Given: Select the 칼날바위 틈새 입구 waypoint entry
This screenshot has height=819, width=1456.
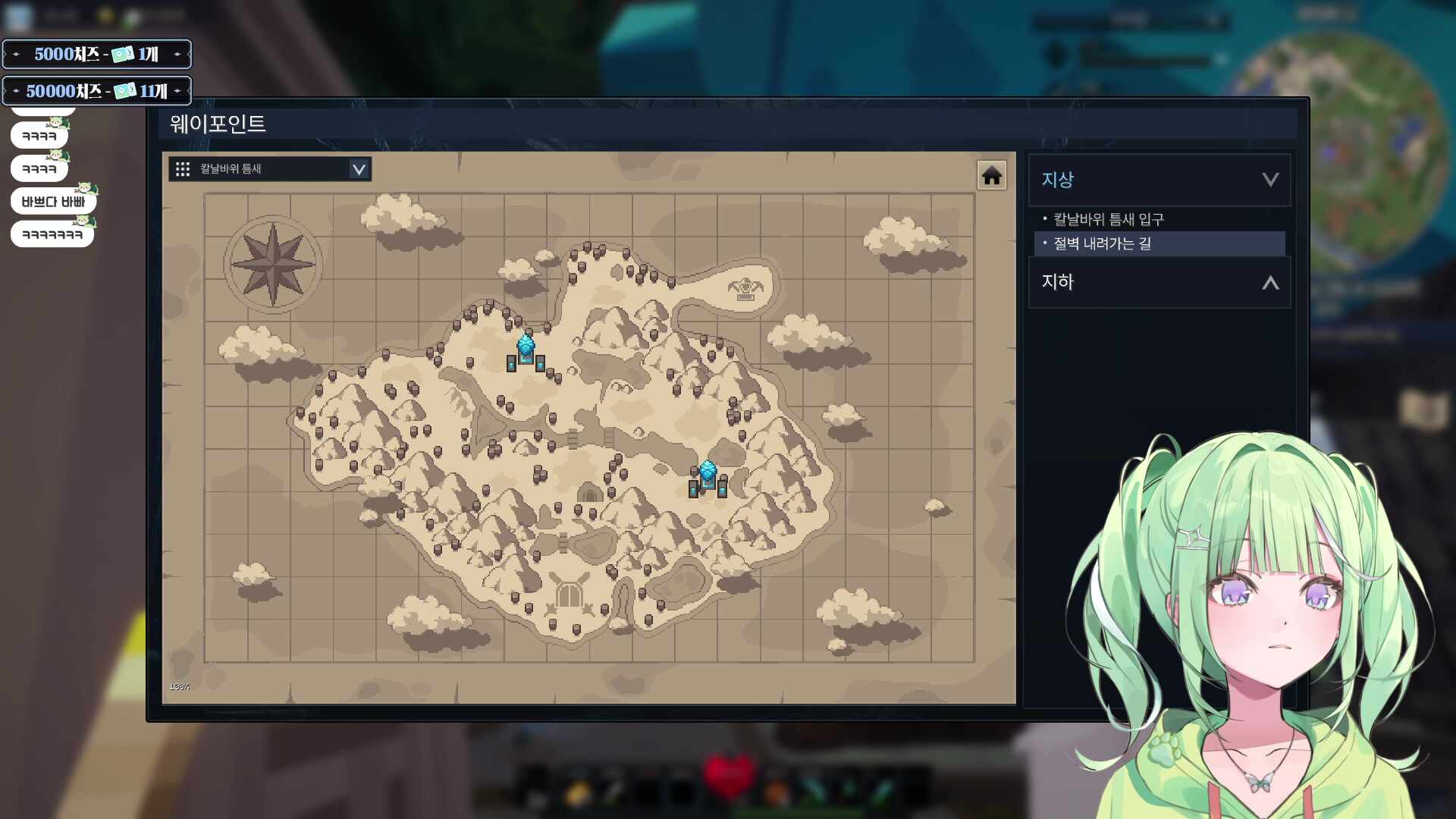Looking at the screenshot, I should 1108,219.
